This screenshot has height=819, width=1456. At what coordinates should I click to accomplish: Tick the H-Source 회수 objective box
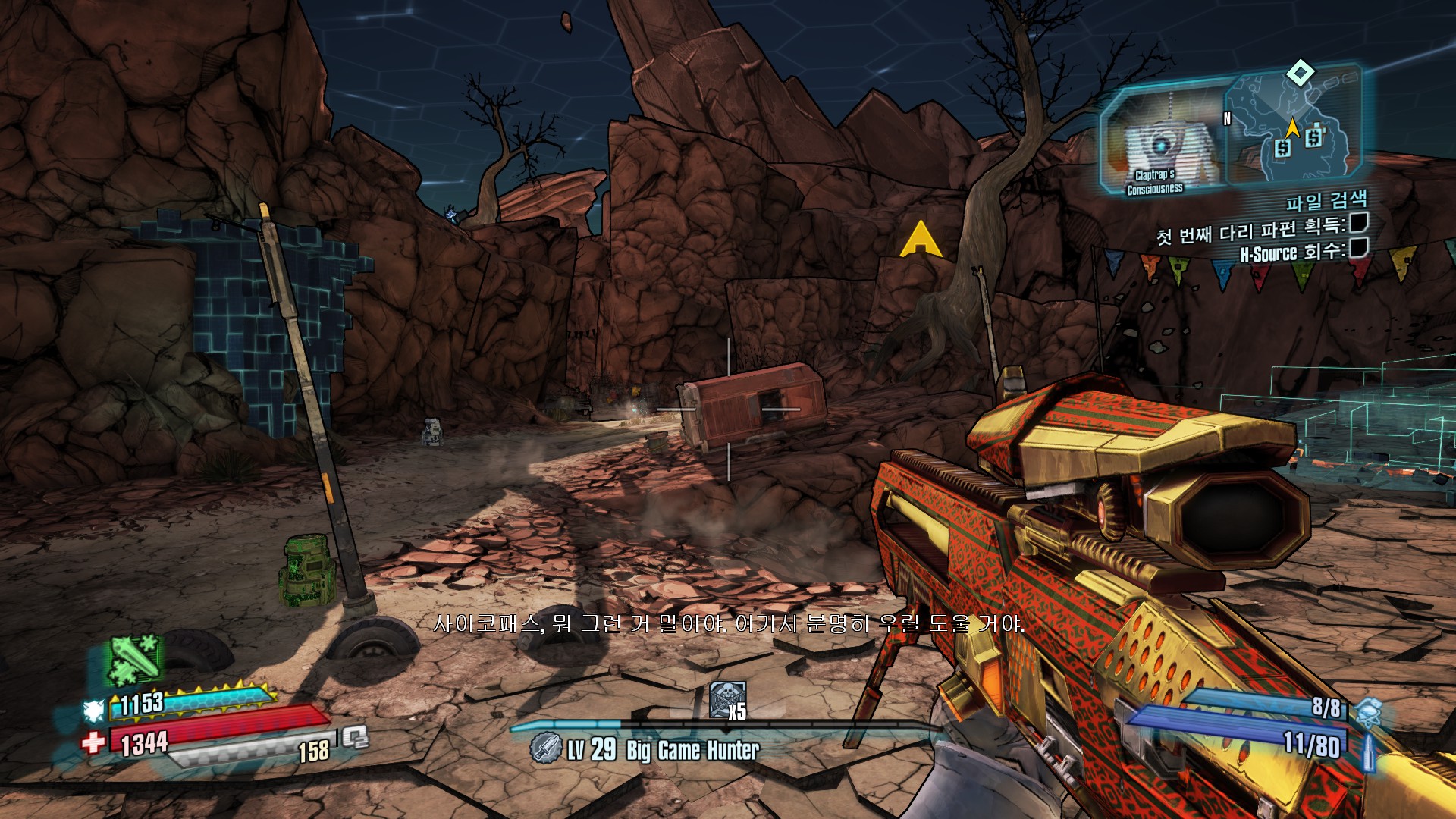1358,247
